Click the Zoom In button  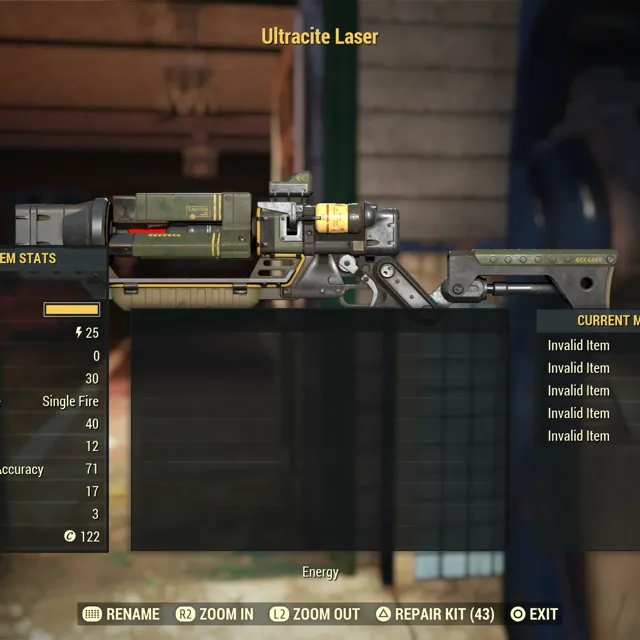coord(215,614)
